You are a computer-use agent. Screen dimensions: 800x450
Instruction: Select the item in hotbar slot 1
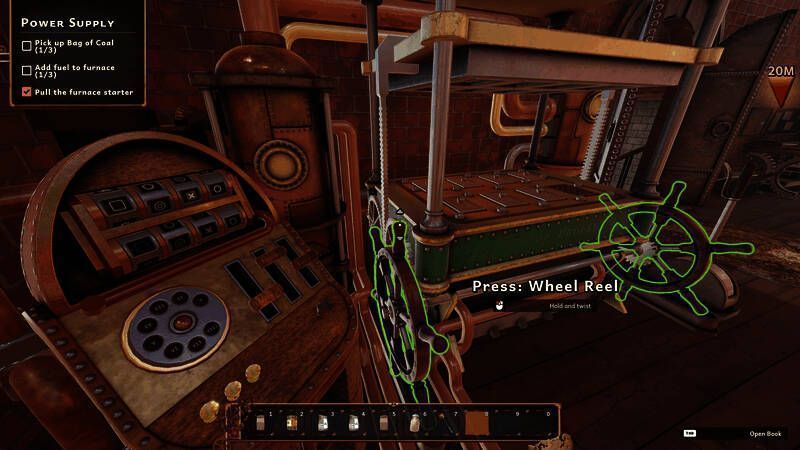tap(262, 424)
